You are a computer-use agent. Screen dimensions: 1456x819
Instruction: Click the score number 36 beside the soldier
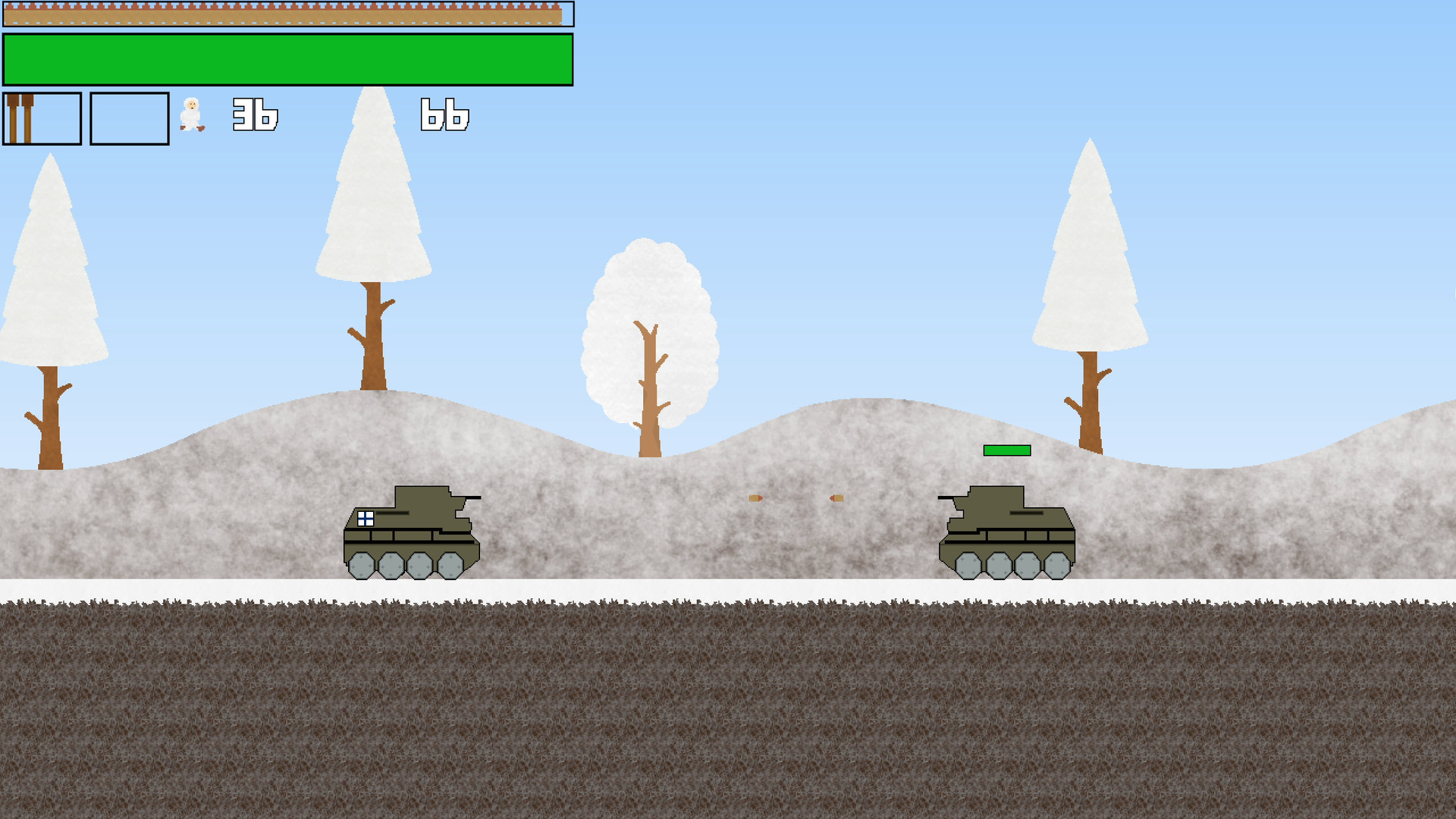point(255,115)
